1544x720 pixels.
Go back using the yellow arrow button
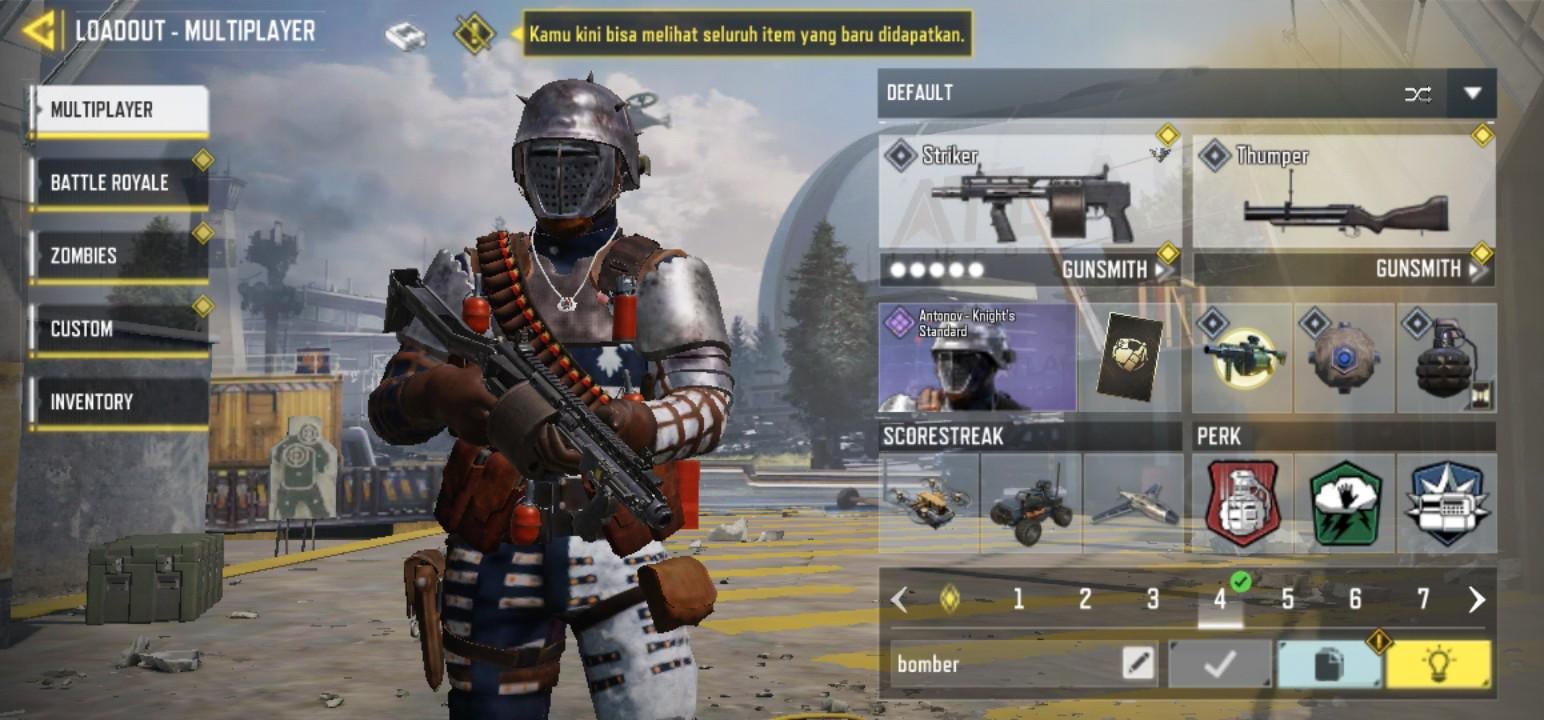(x=38, y=30)
